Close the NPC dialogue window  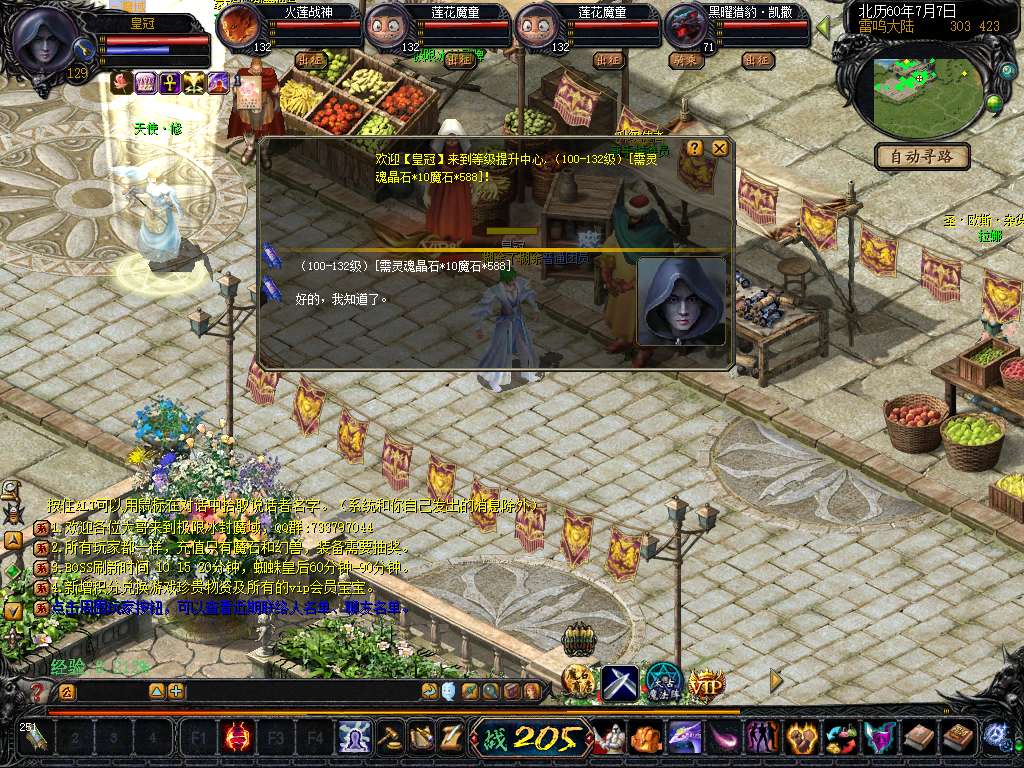coord(720,148)
